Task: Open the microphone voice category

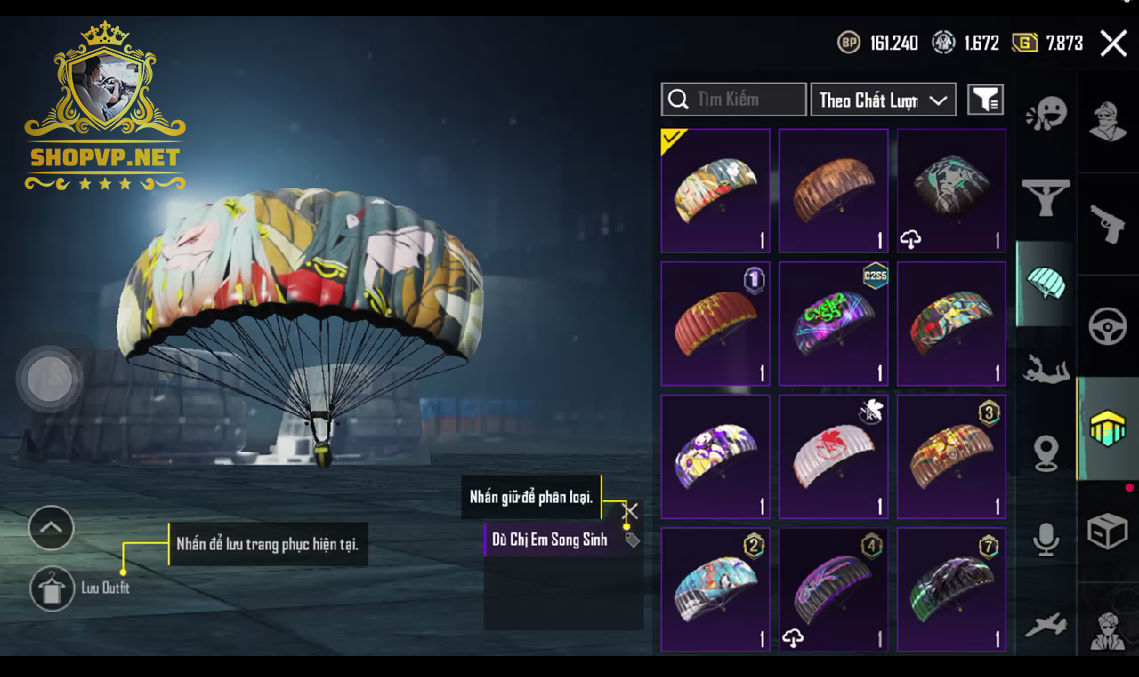Action: pos(1046,540)
